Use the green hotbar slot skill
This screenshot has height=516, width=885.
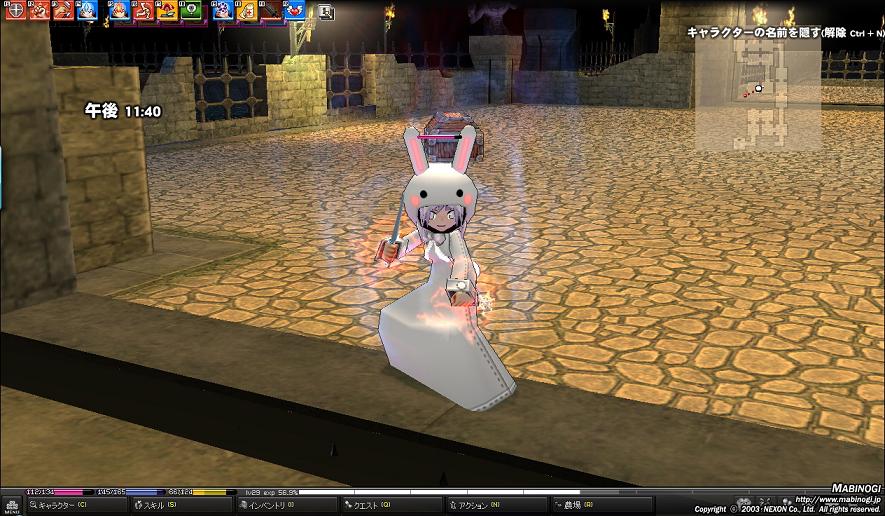click(x=191, y=11)
